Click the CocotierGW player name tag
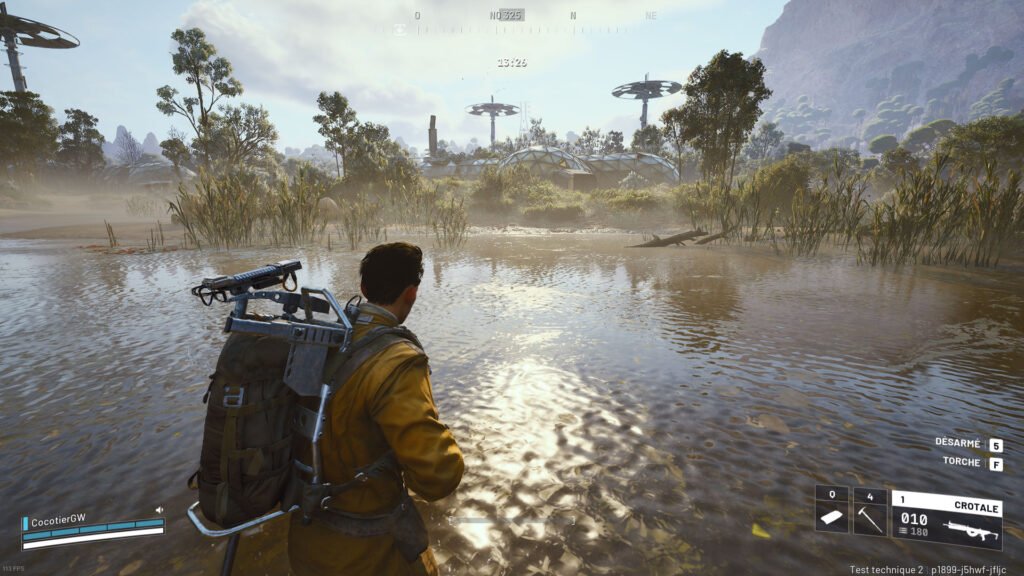 coord(58,520)
